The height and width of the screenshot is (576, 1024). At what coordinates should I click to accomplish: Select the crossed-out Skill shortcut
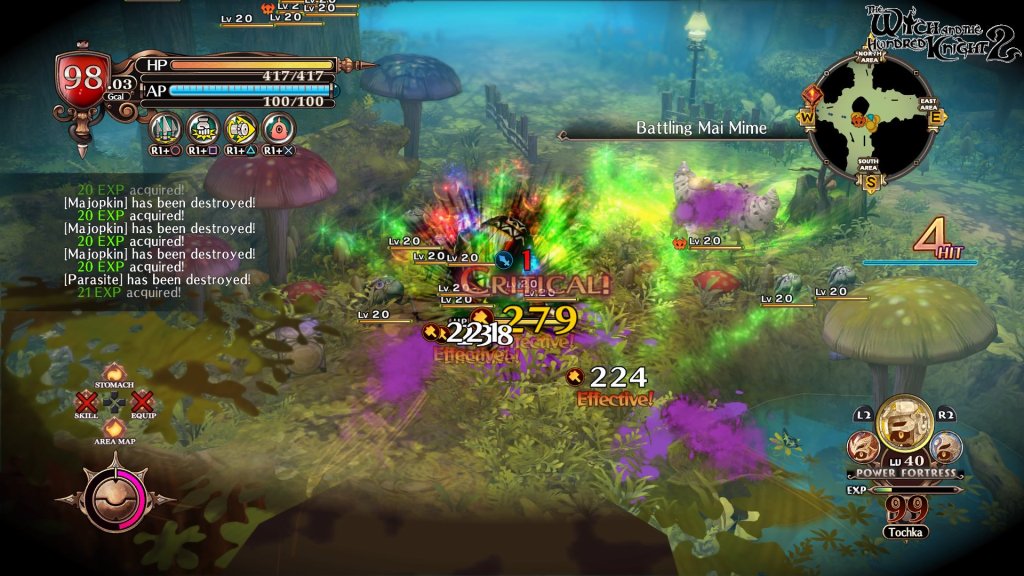point(86,401)
